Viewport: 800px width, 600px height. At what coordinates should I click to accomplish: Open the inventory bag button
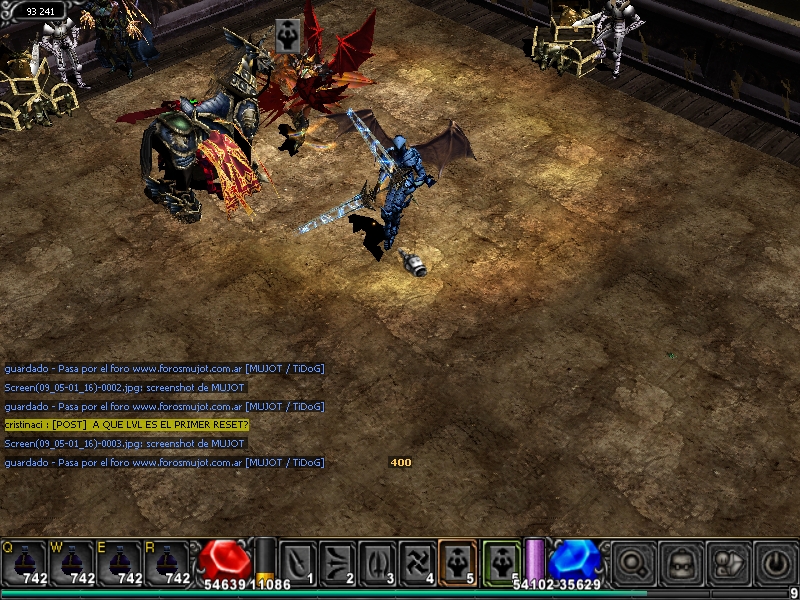coord(681,564)
